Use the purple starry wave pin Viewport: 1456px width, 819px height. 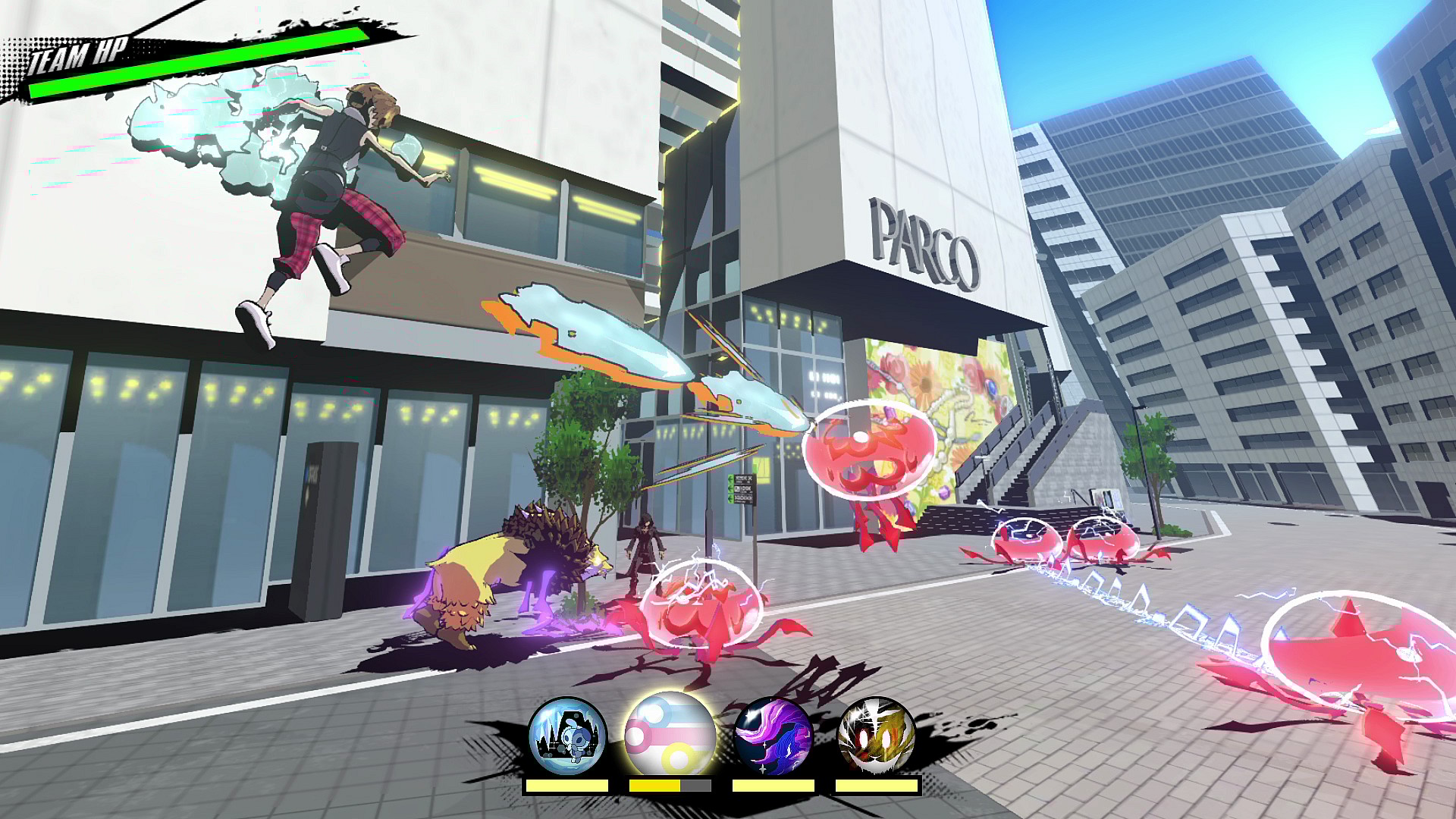point(773,736)
